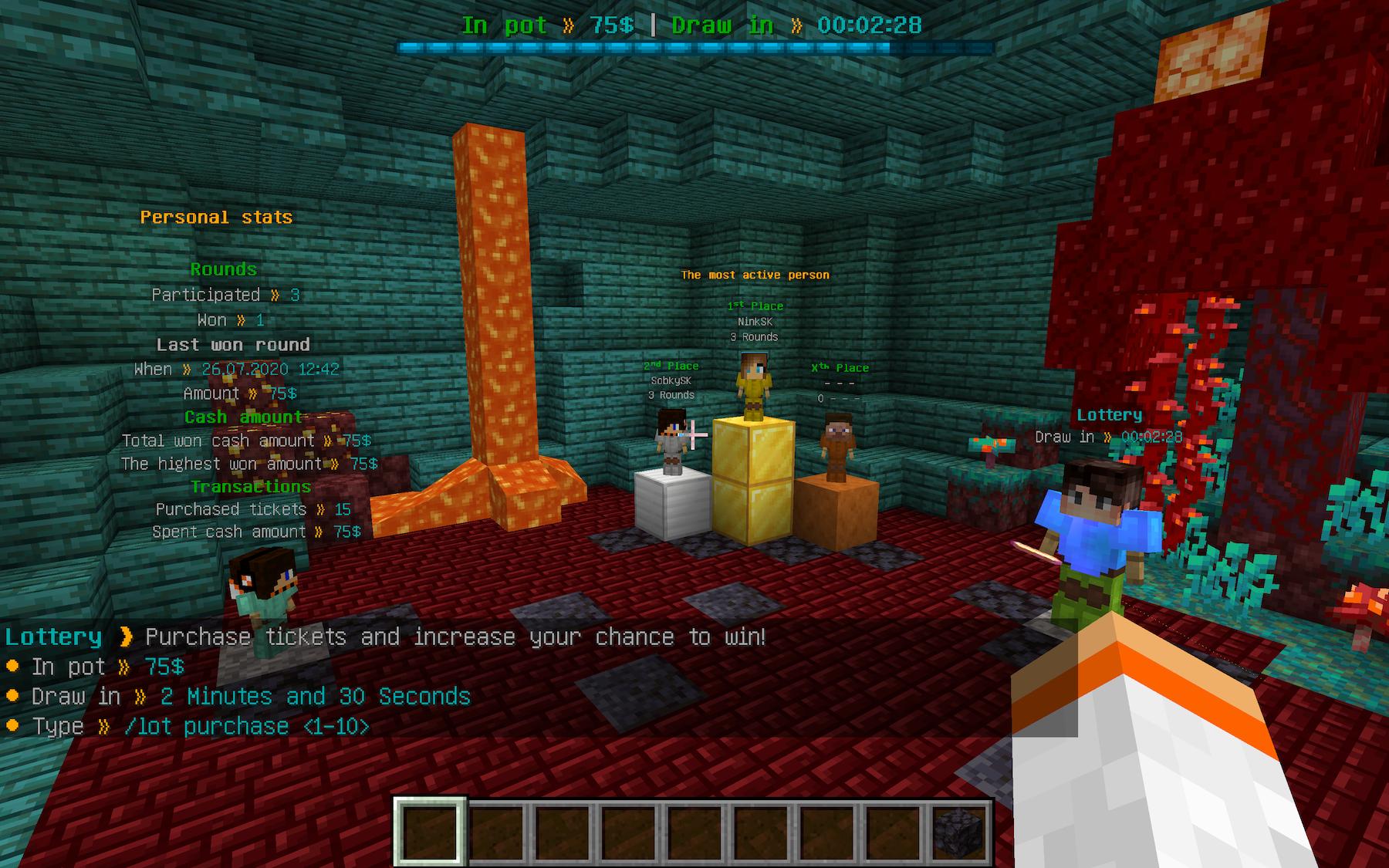The width and height of the screenshot is (1389, 868).
Task: Click the Xth Place statue on orange podium
Action: click(837, 448)
